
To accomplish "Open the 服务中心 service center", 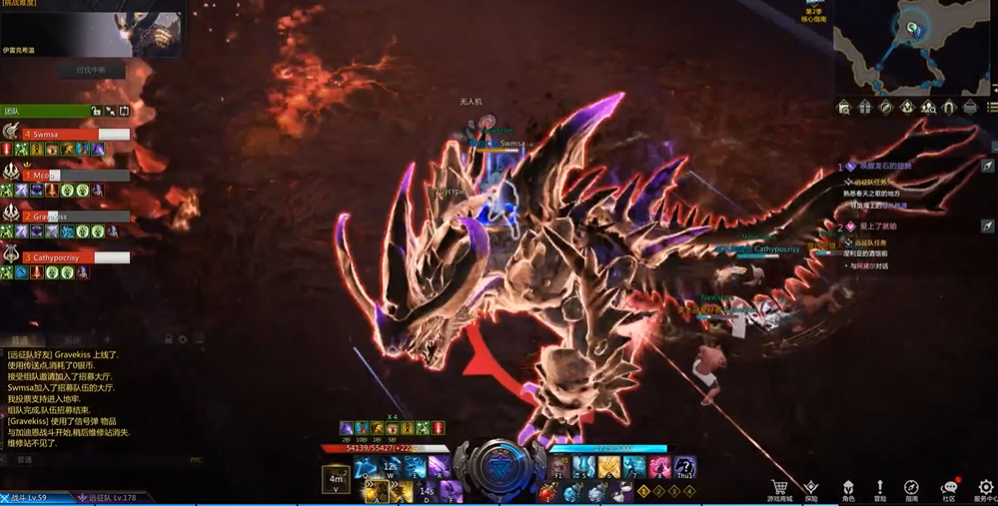I will 983,489.
